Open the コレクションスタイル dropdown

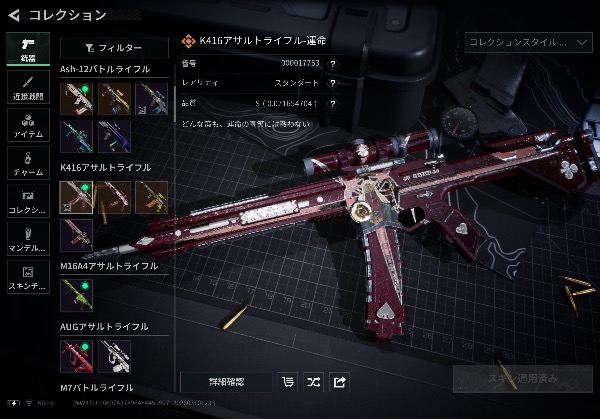pyautogui.click(x=529, y=42)
